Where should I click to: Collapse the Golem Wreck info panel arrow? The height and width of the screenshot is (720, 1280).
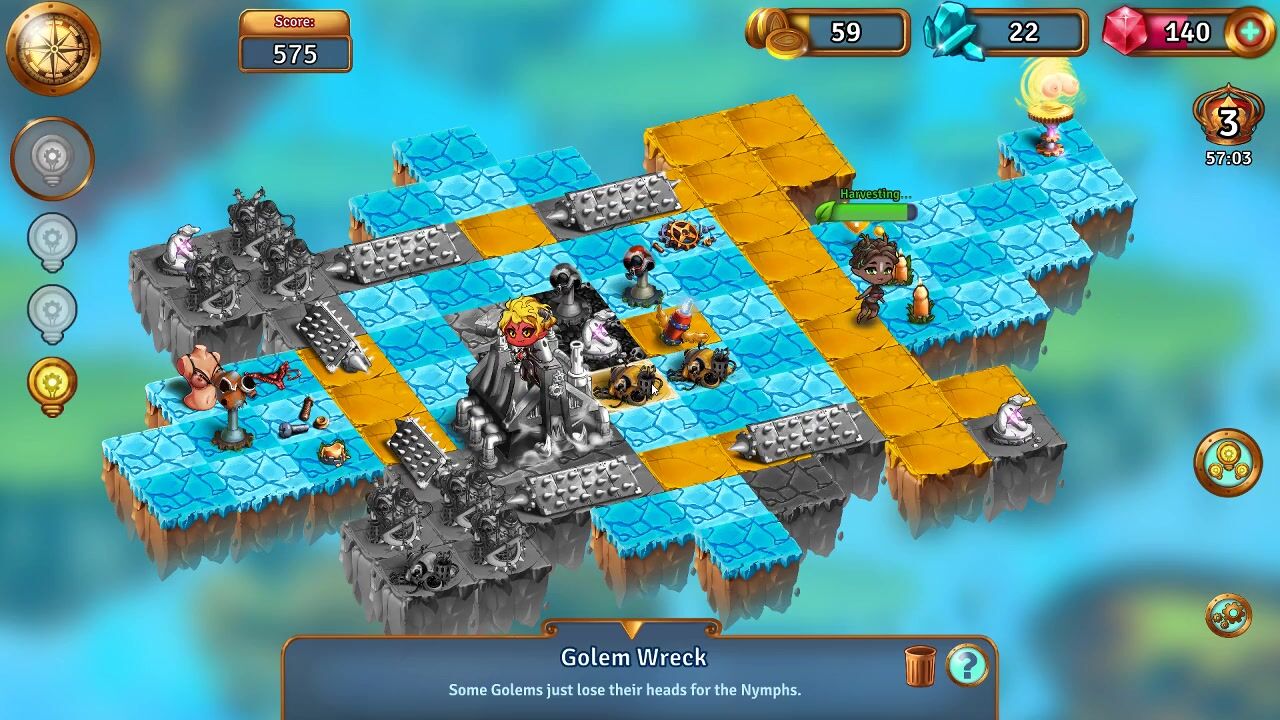click(631, 629)
